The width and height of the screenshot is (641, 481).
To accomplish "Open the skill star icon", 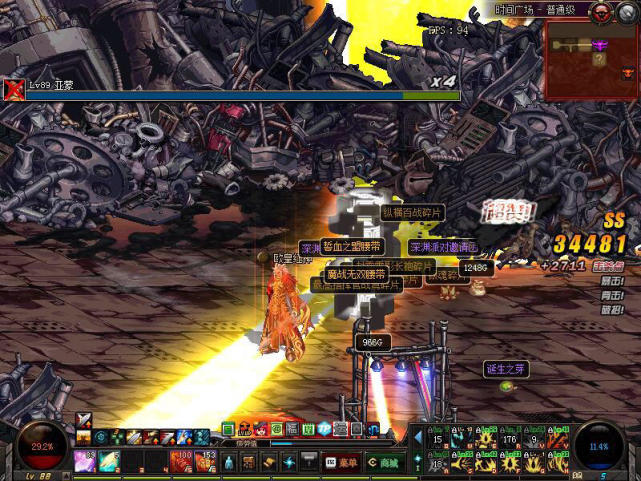I will [289, 462].
